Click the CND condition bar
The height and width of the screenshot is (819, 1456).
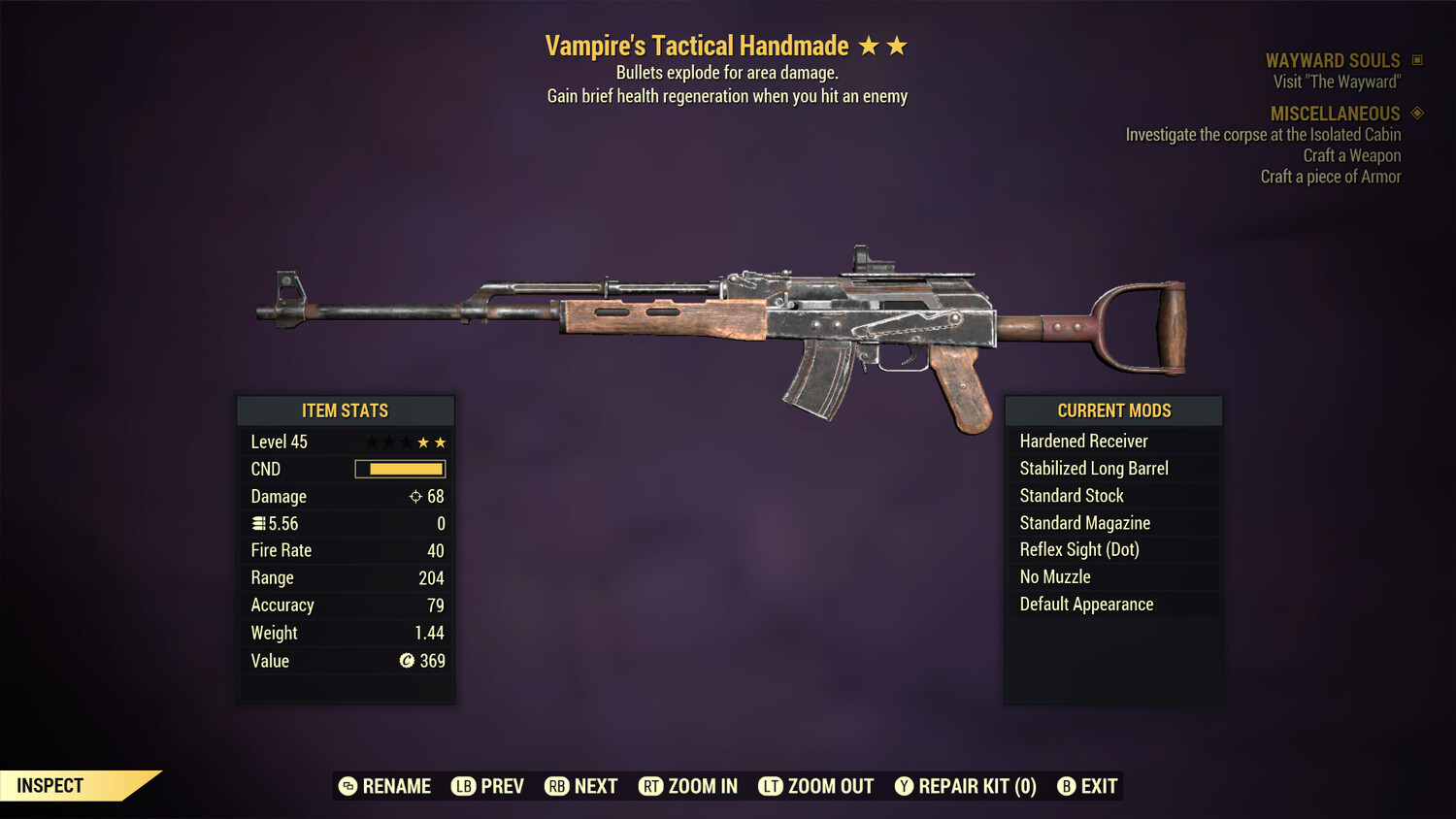400,469
